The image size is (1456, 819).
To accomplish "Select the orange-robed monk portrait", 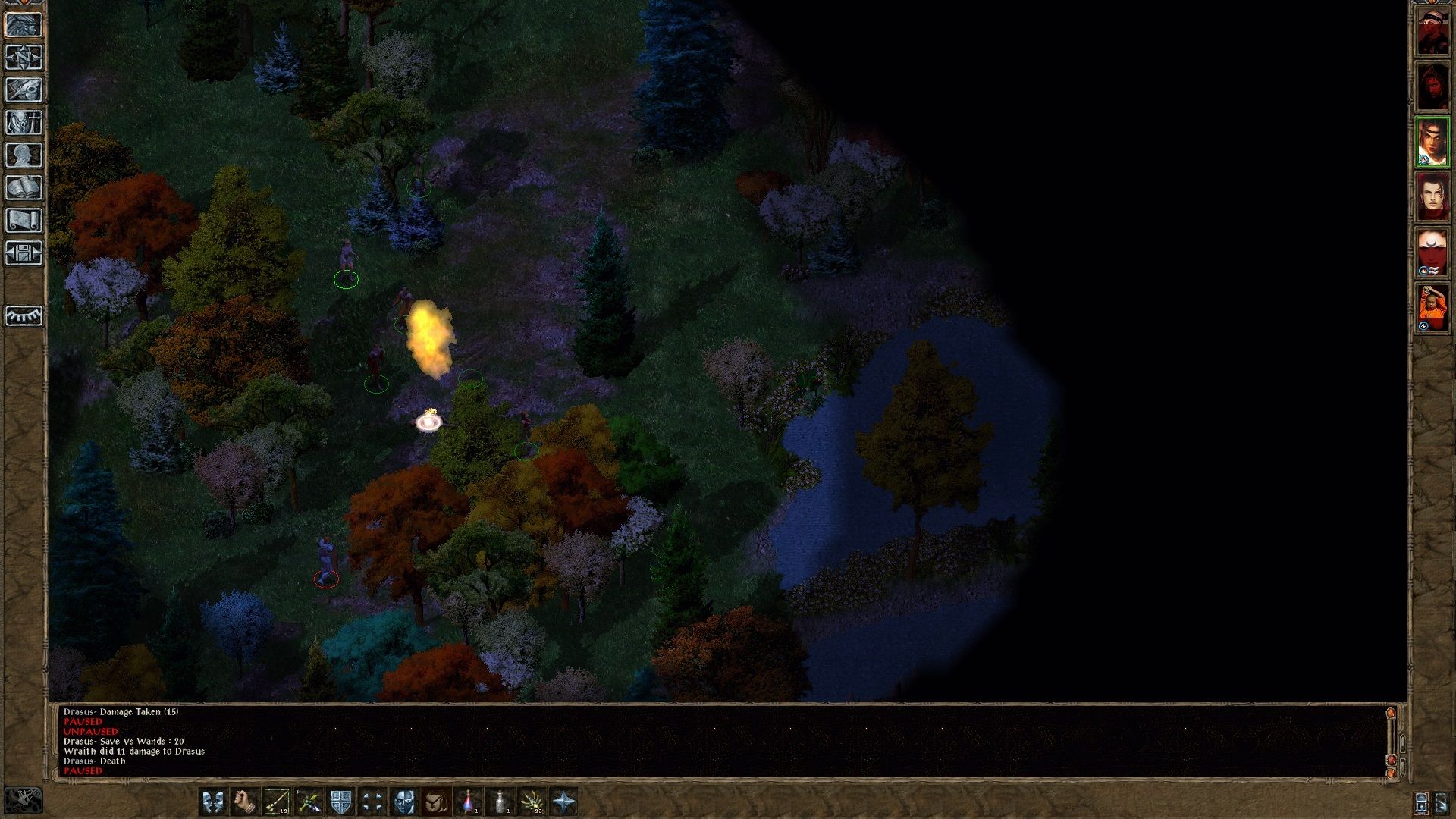I will pyautogui.click(x=1432, y=308).
